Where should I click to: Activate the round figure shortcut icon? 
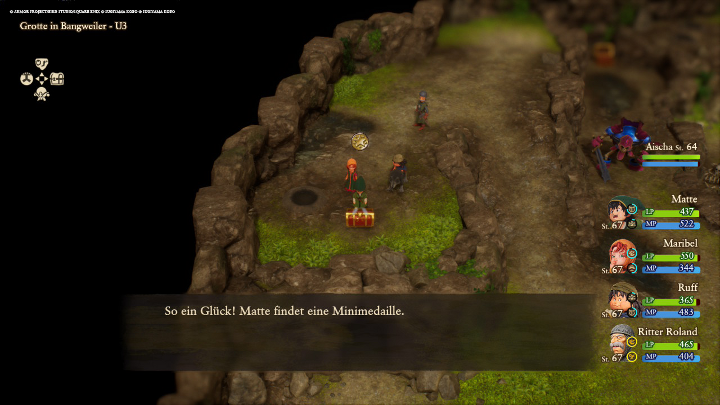(x=26, y=78)
